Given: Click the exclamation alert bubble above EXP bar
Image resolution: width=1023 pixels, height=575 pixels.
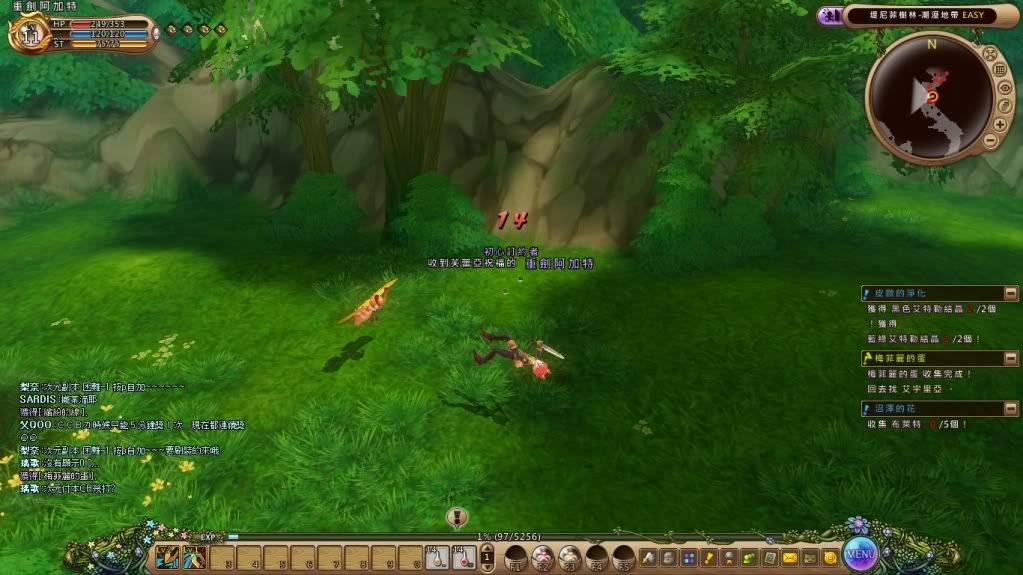Looking at the screenshot, I should [x=457, y=517].
